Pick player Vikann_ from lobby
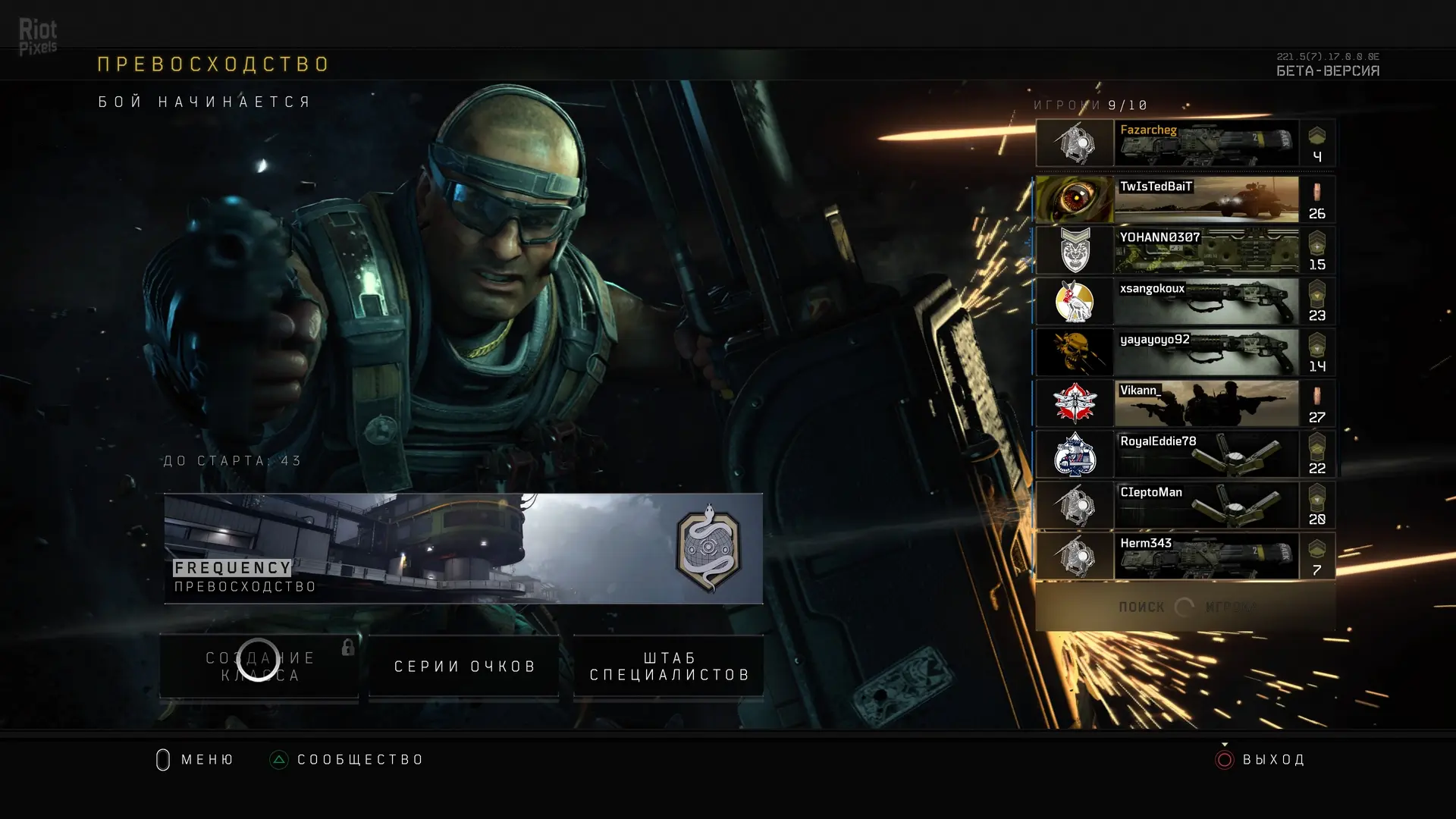1456x819 pixels. click(1185, 403)
